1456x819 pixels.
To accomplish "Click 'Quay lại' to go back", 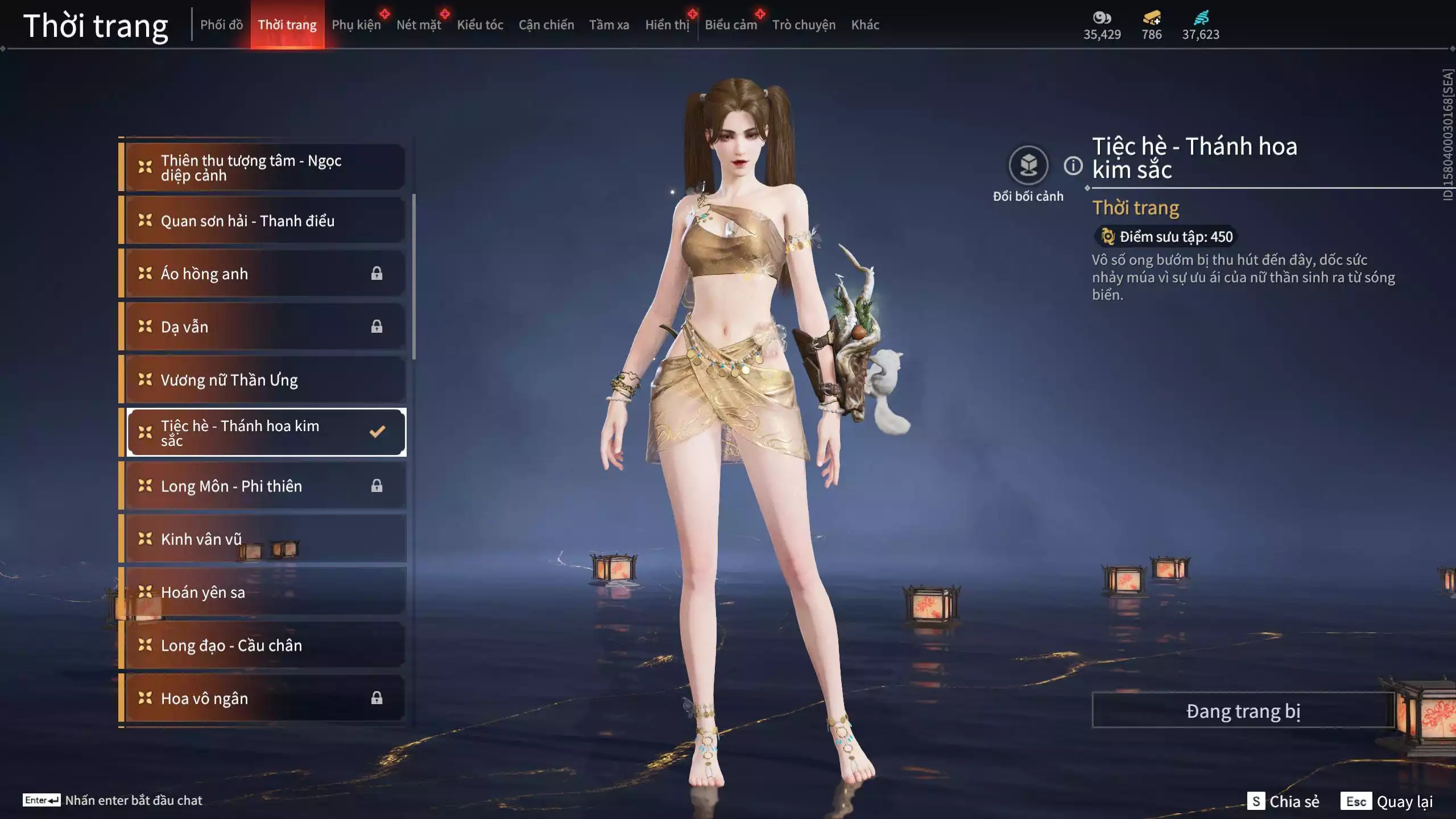I will (1403, 802).
